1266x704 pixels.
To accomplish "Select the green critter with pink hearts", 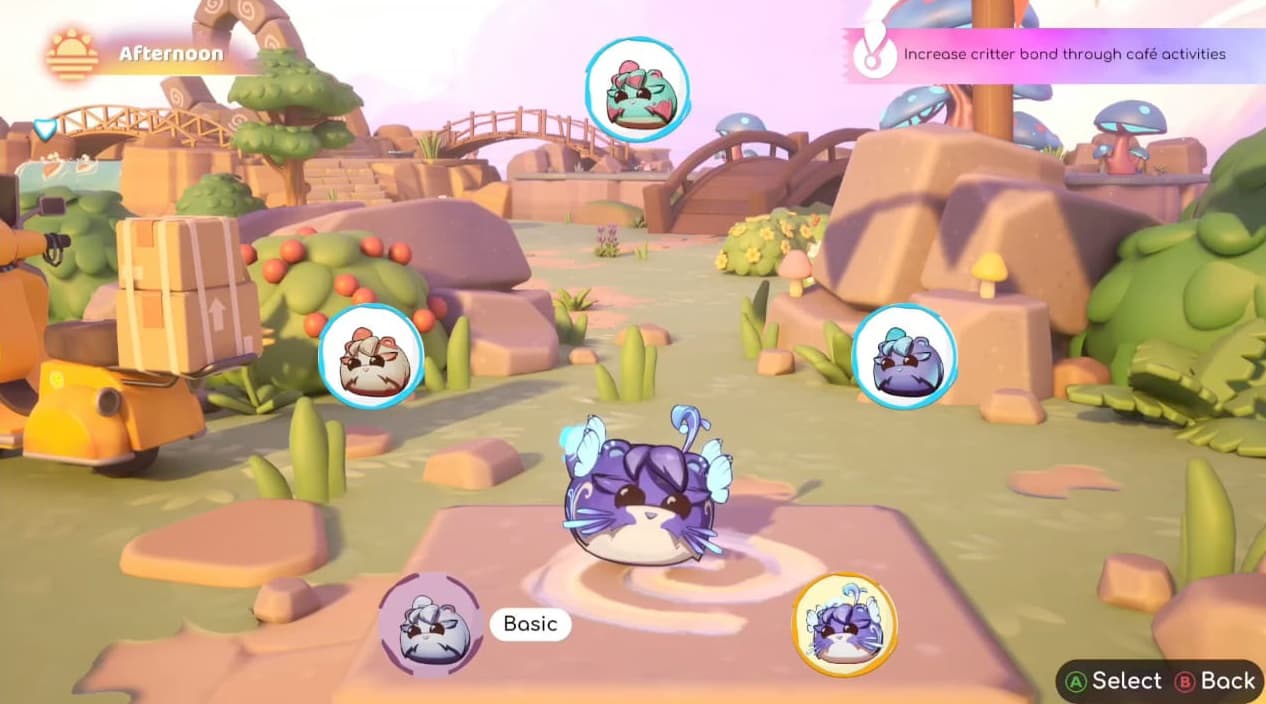I will coord(636,89).
